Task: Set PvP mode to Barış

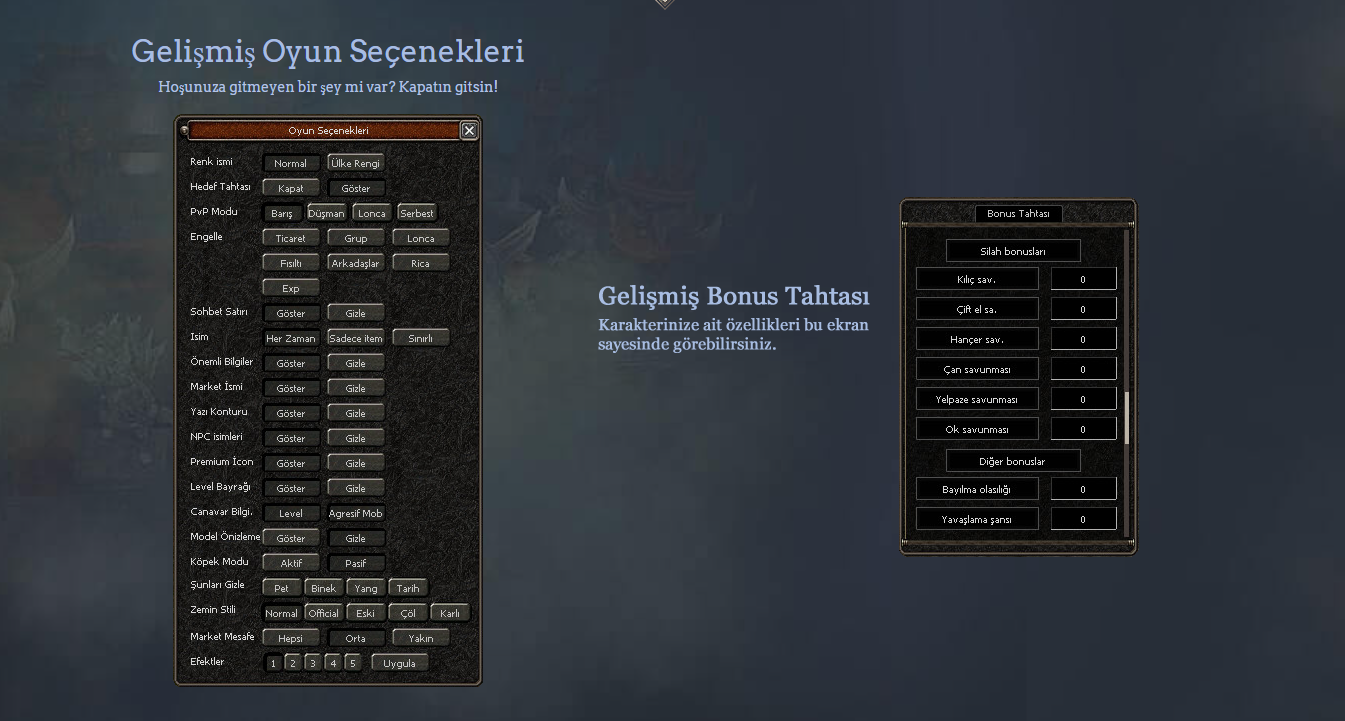Action: coord(281,213)
